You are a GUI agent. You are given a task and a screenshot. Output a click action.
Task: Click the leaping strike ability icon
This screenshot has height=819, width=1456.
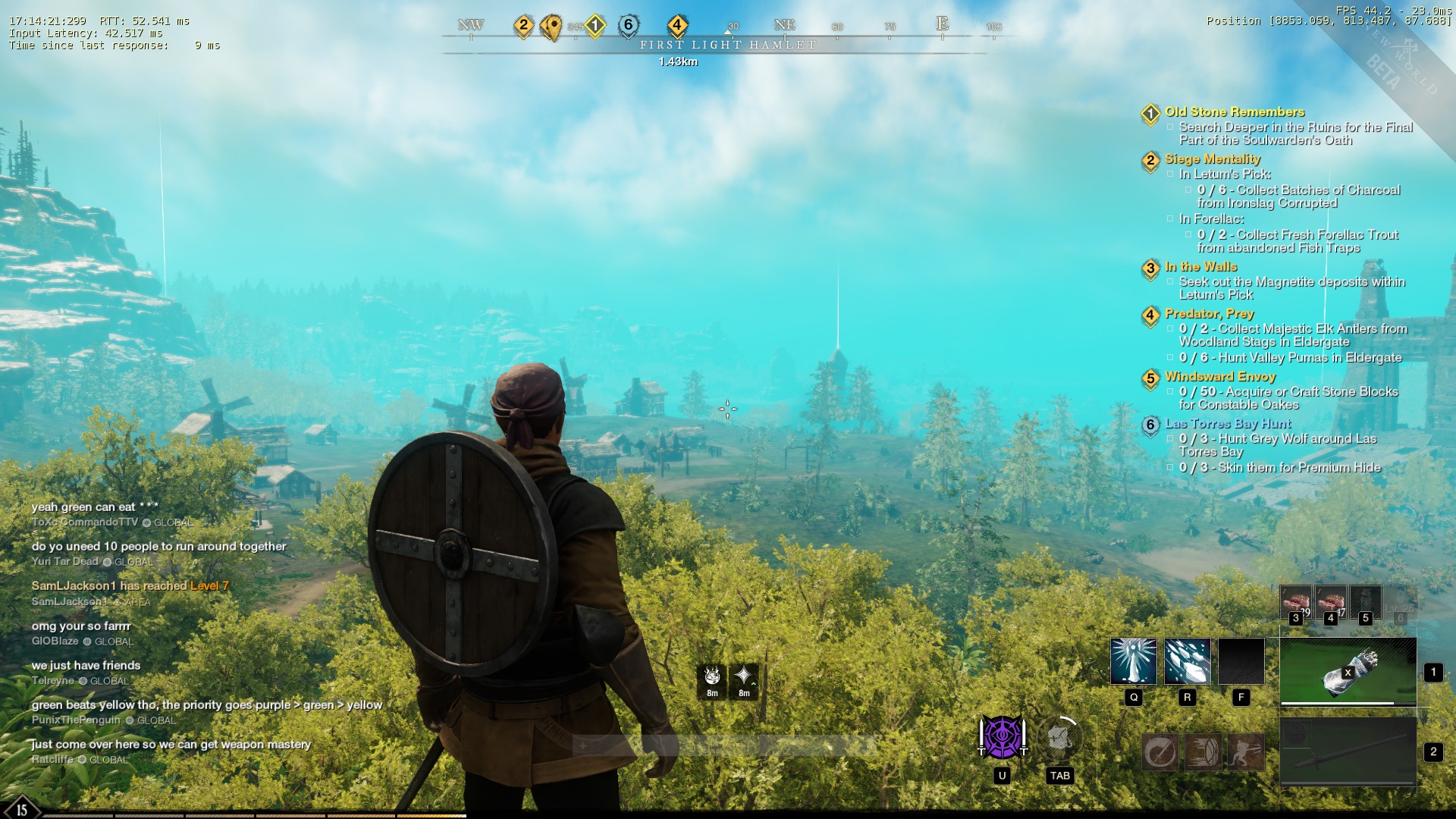1245,752
